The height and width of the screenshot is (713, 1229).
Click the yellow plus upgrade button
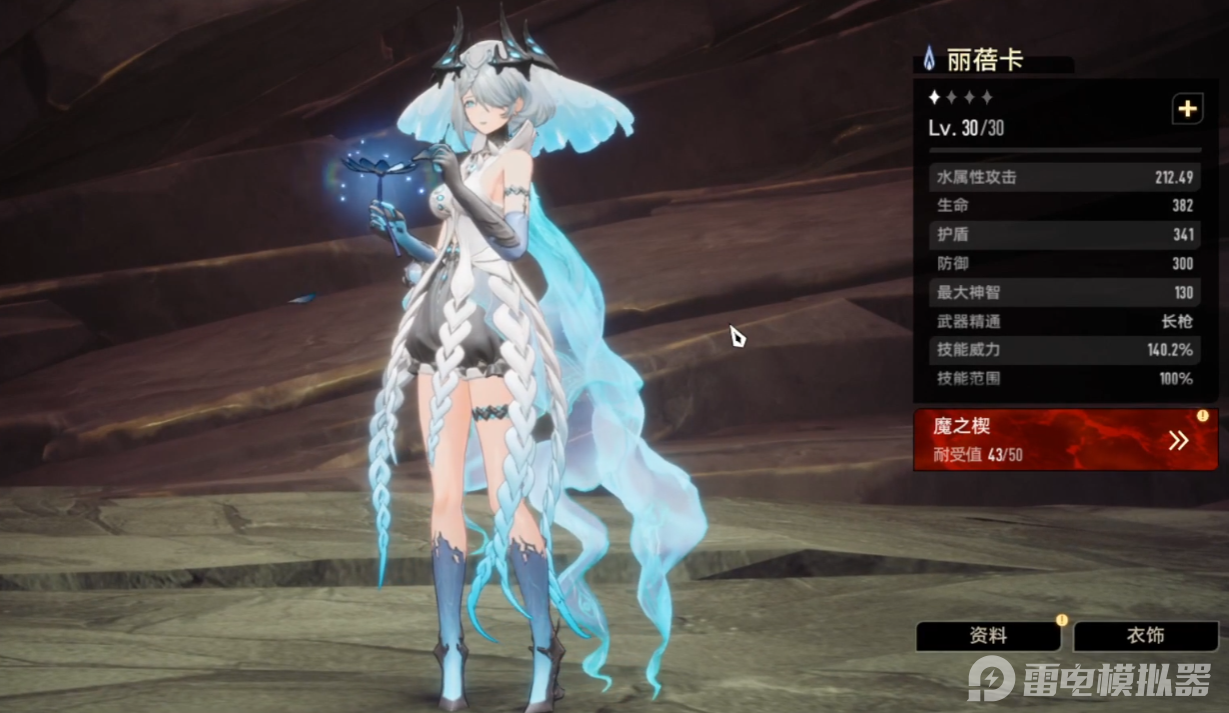(x=1187, y=110)
